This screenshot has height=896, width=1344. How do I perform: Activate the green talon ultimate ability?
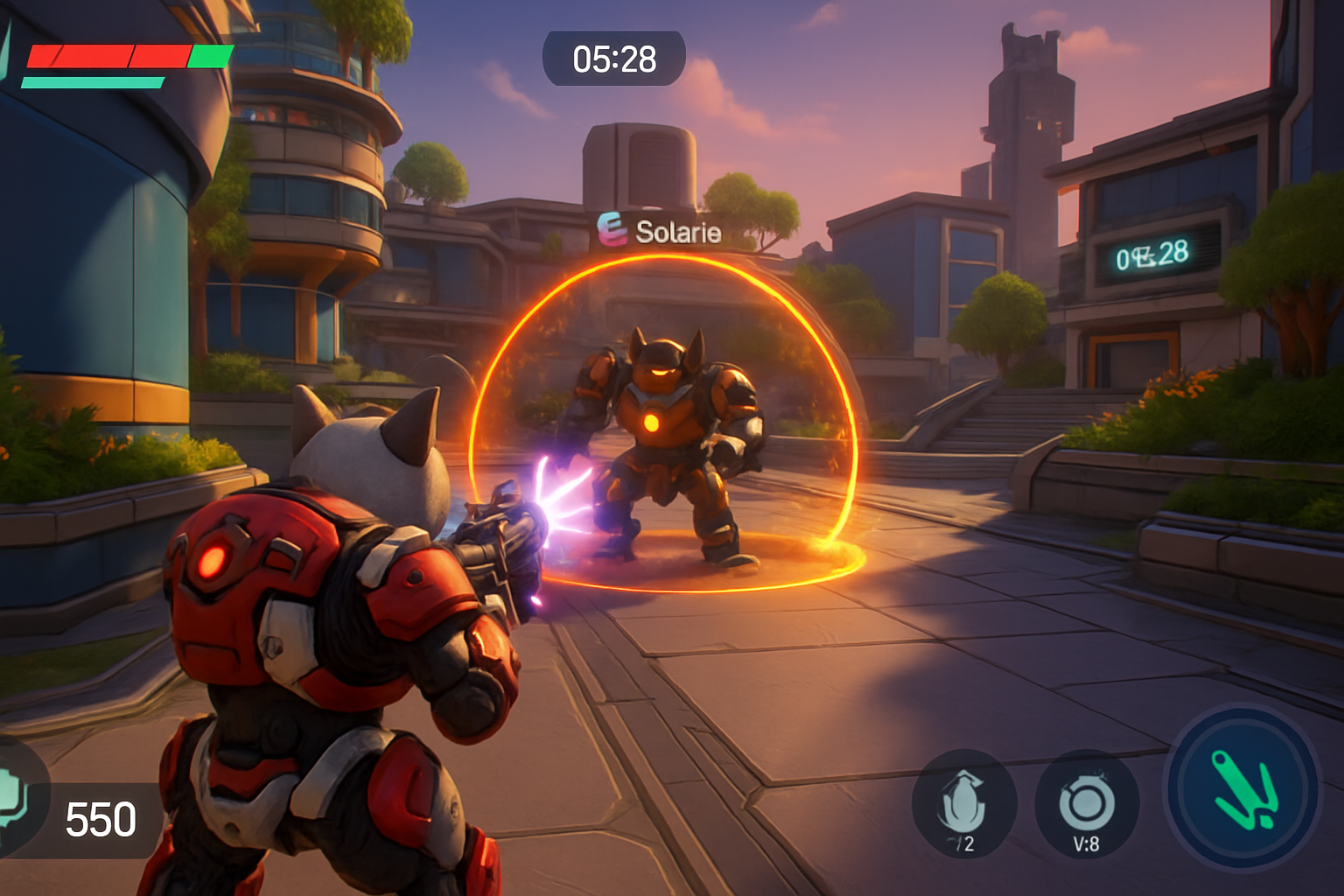(1246, 789)
